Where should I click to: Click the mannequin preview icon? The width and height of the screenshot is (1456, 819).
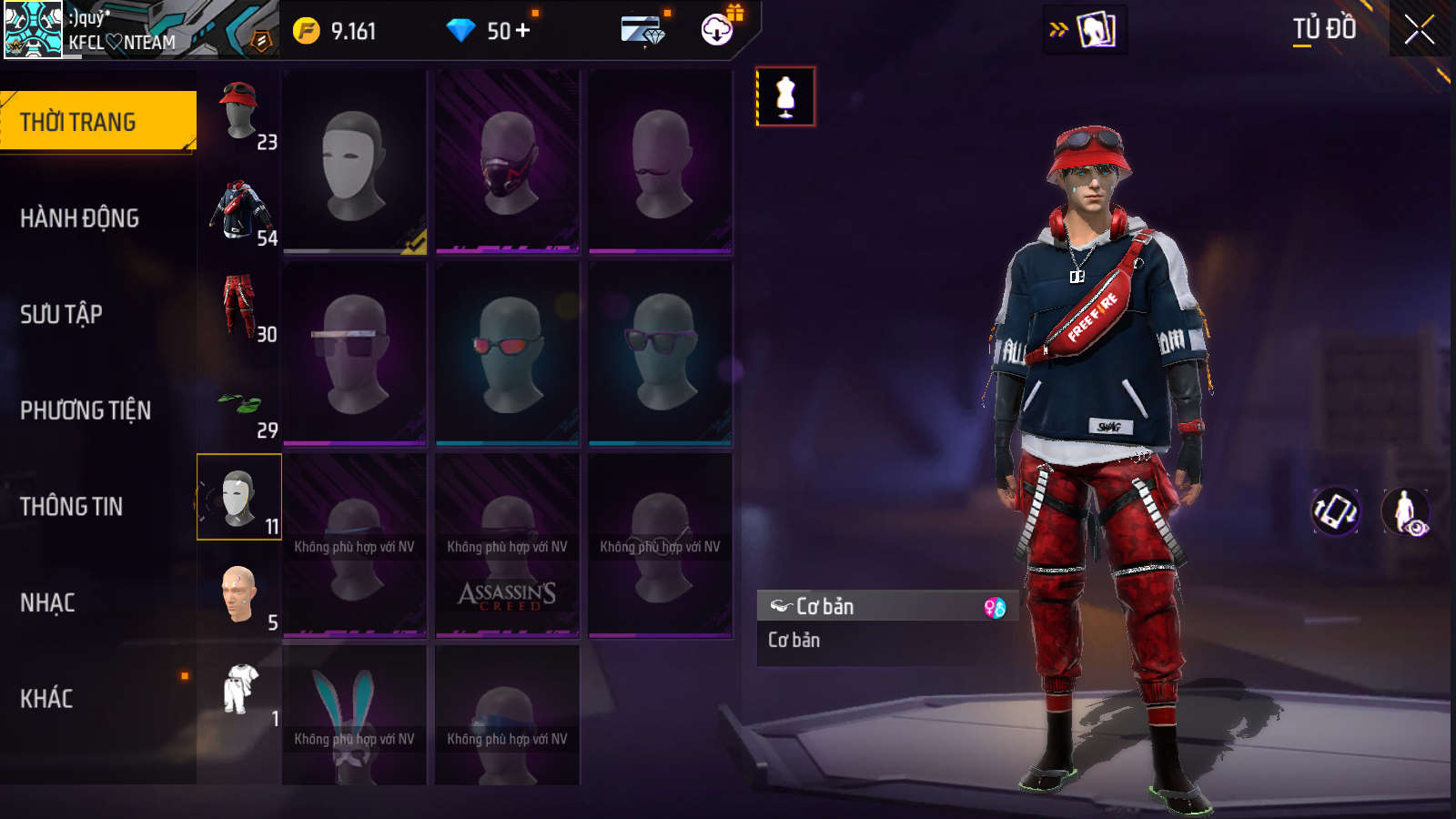pyautogui.click(x=785, y=96)
